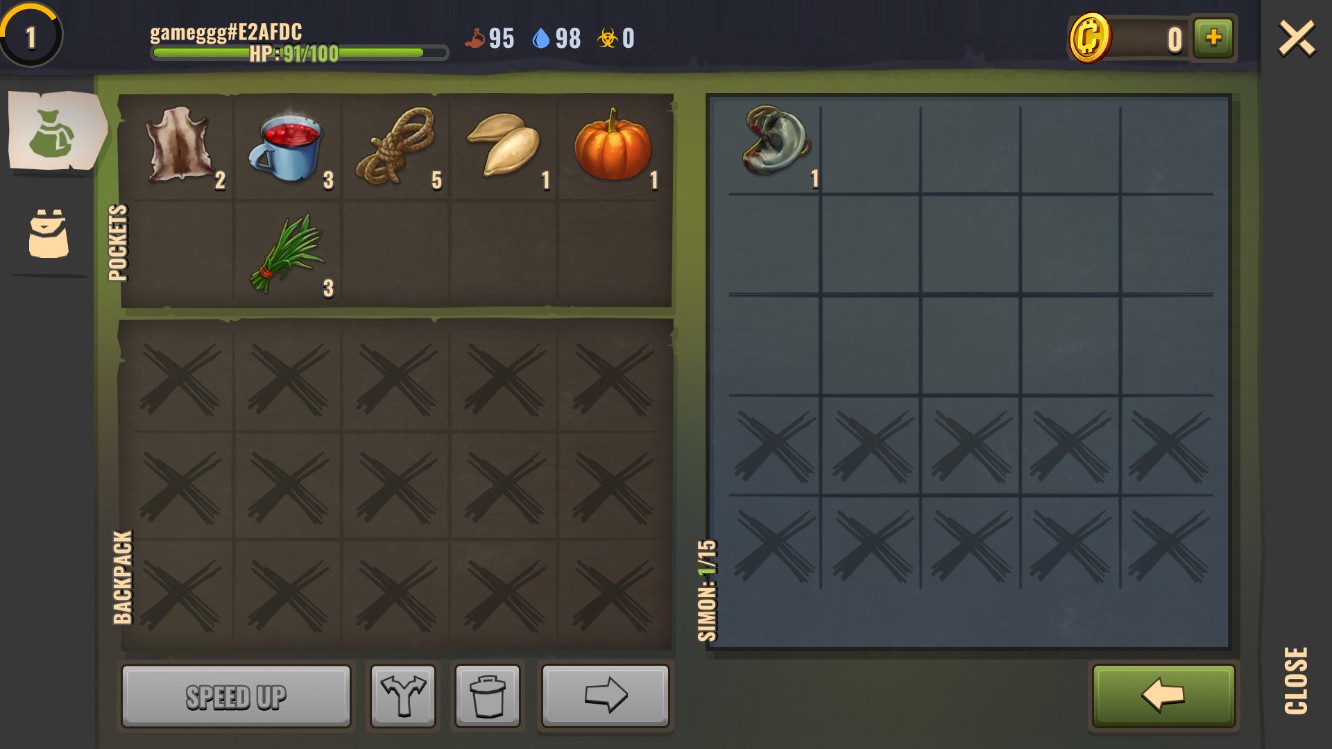The image size is (1332, 749).
Task: Close the inventory with the X
Action: (1296, 39)
